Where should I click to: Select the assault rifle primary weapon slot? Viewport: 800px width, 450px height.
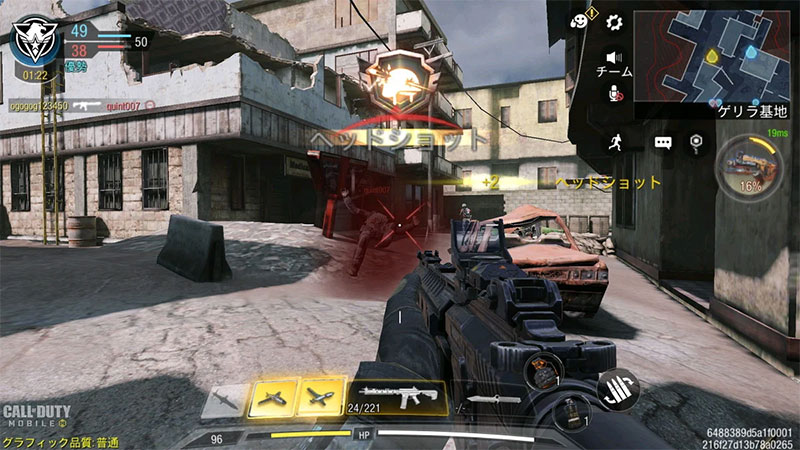[x=396, y=396]
